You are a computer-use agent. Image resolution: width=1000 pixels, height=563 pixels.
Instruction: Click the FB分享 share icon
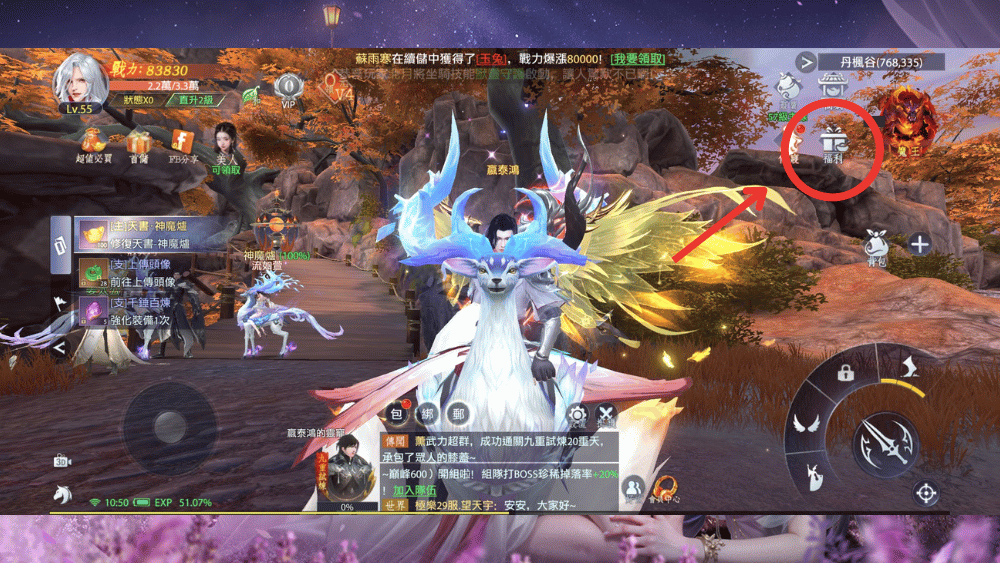point(183,143)
